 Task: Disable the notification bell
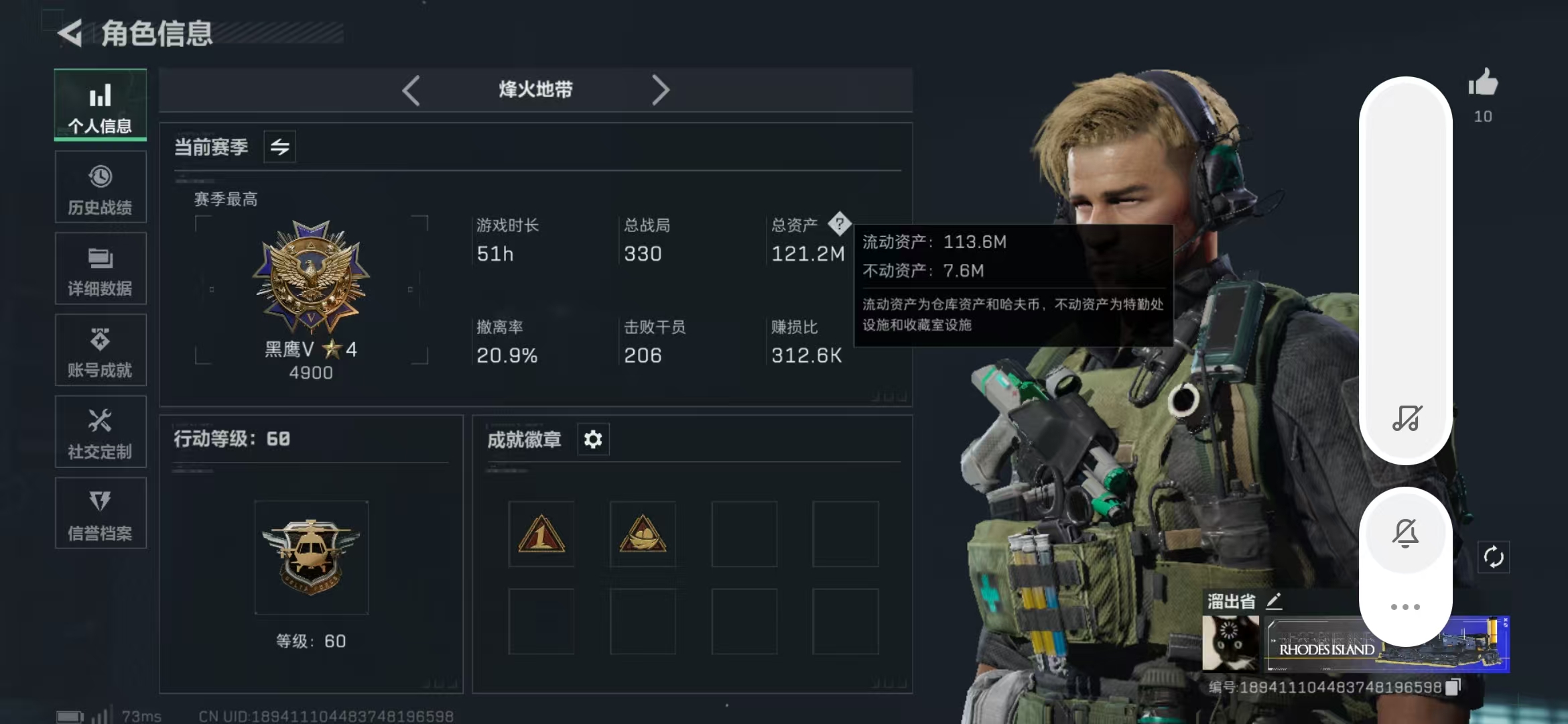click(1405, 532)
